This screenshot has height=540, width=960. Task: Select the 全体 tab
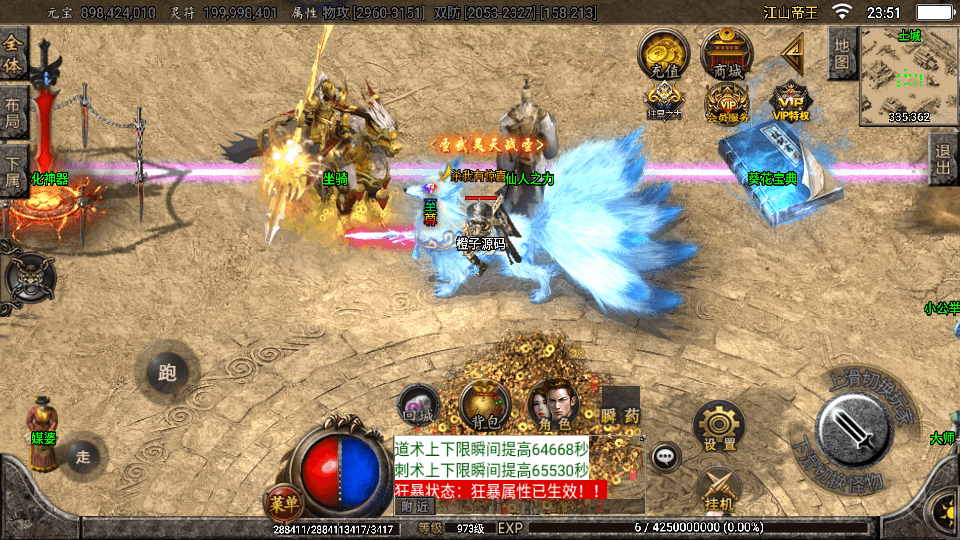pos(13,52)
